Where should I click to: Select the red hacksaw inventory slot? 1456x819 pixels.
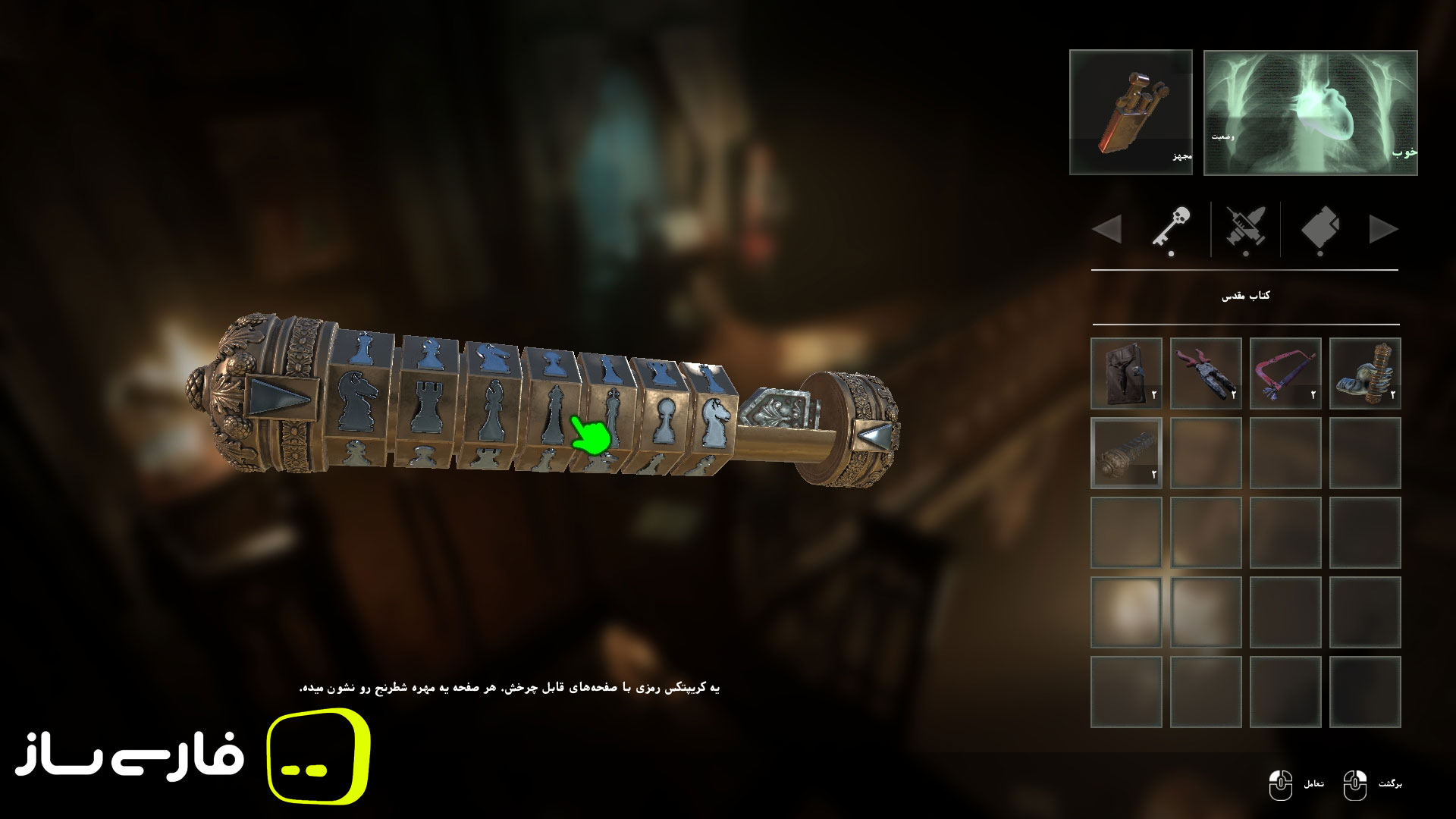1285,374
